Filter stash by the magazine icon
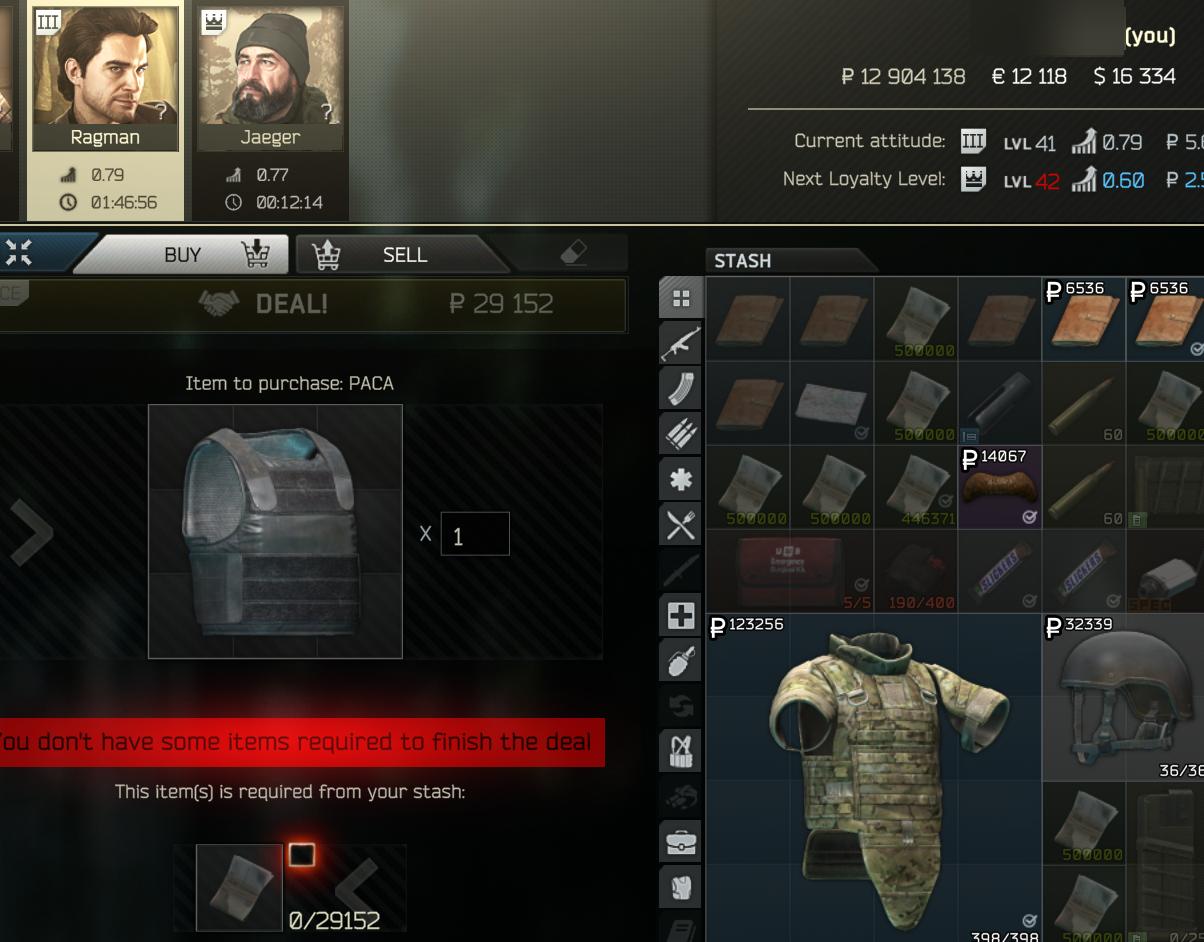Image resolution: width=1204 pixels, height=942 pixels. coord(681,388)
